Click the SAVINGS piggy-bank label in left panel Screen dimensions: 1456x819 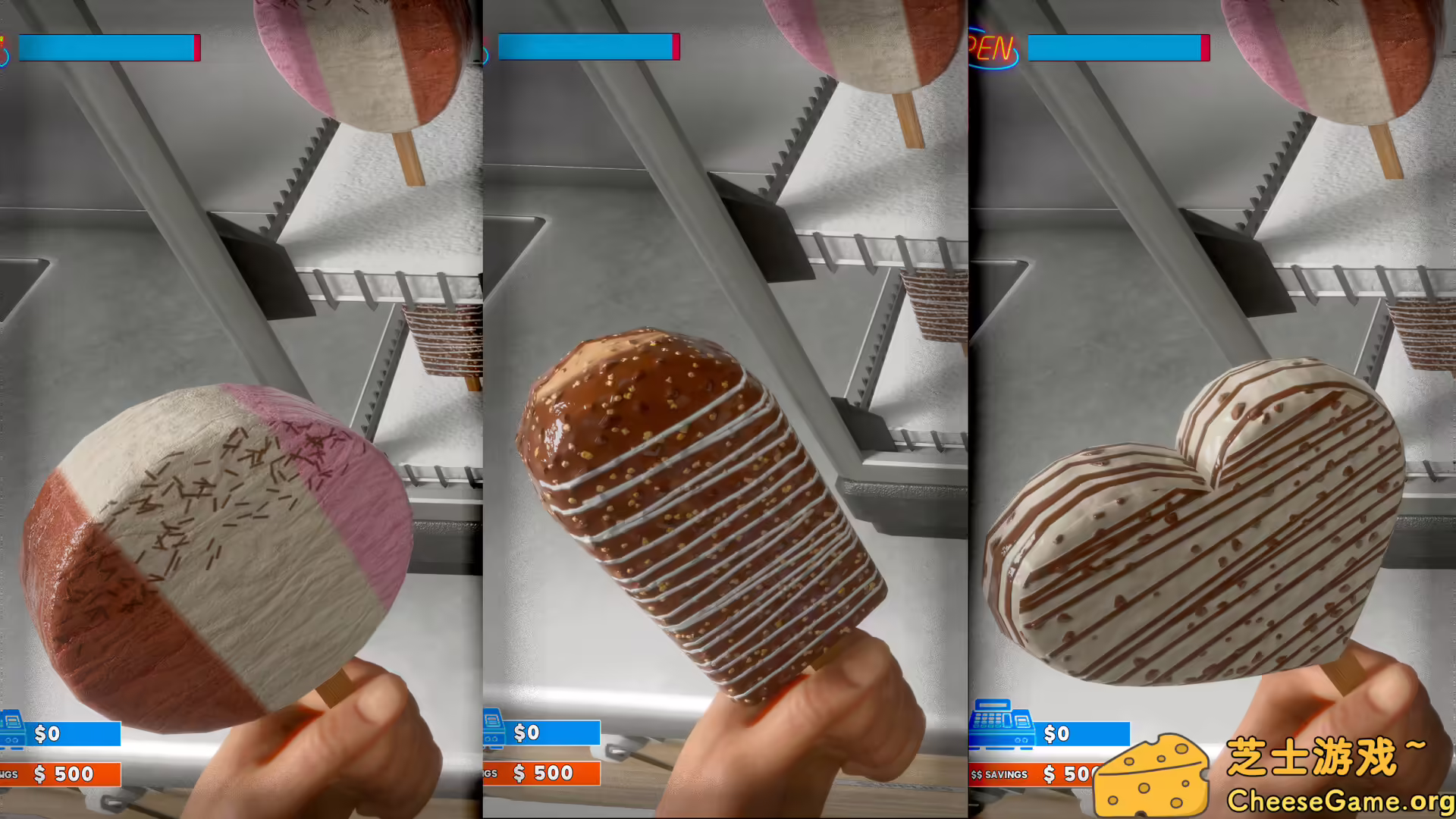click(8, 773)
